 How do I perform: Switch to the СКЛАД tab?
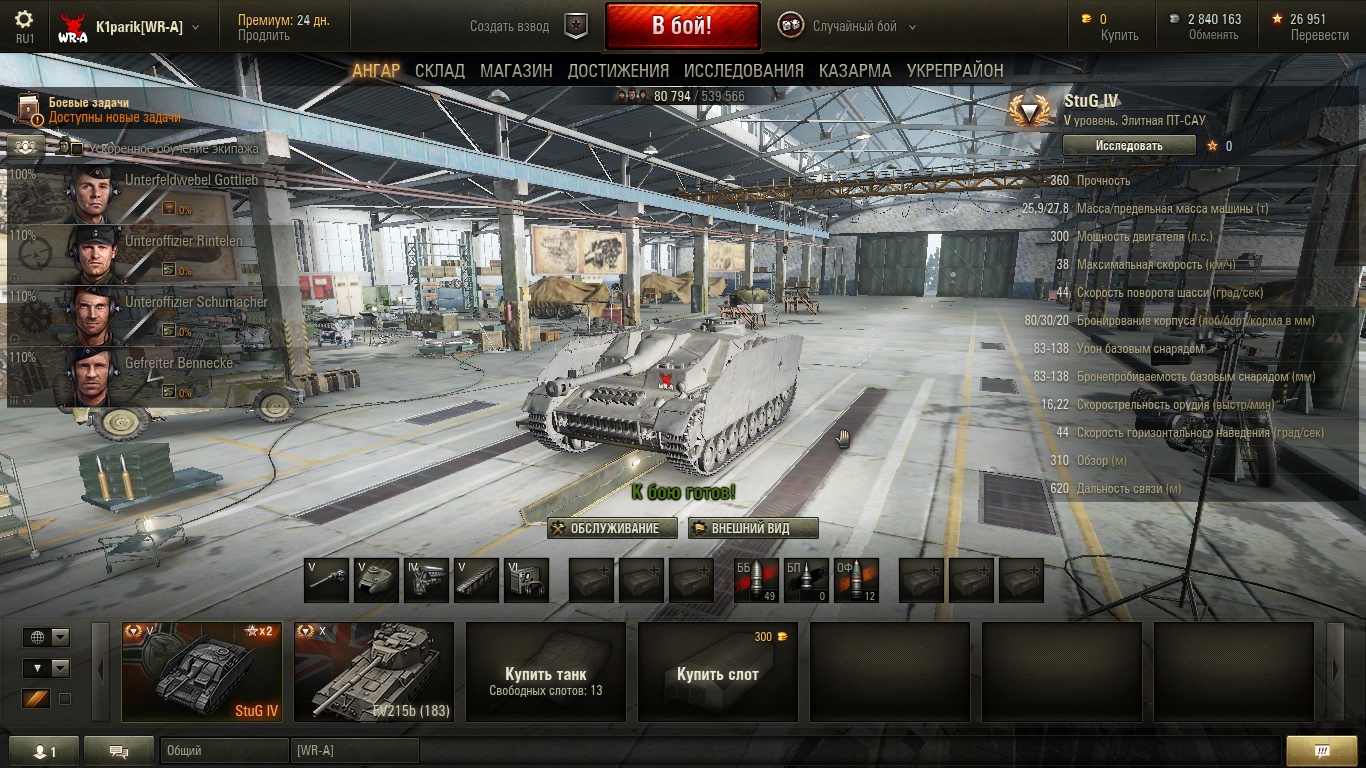[440, 70]
